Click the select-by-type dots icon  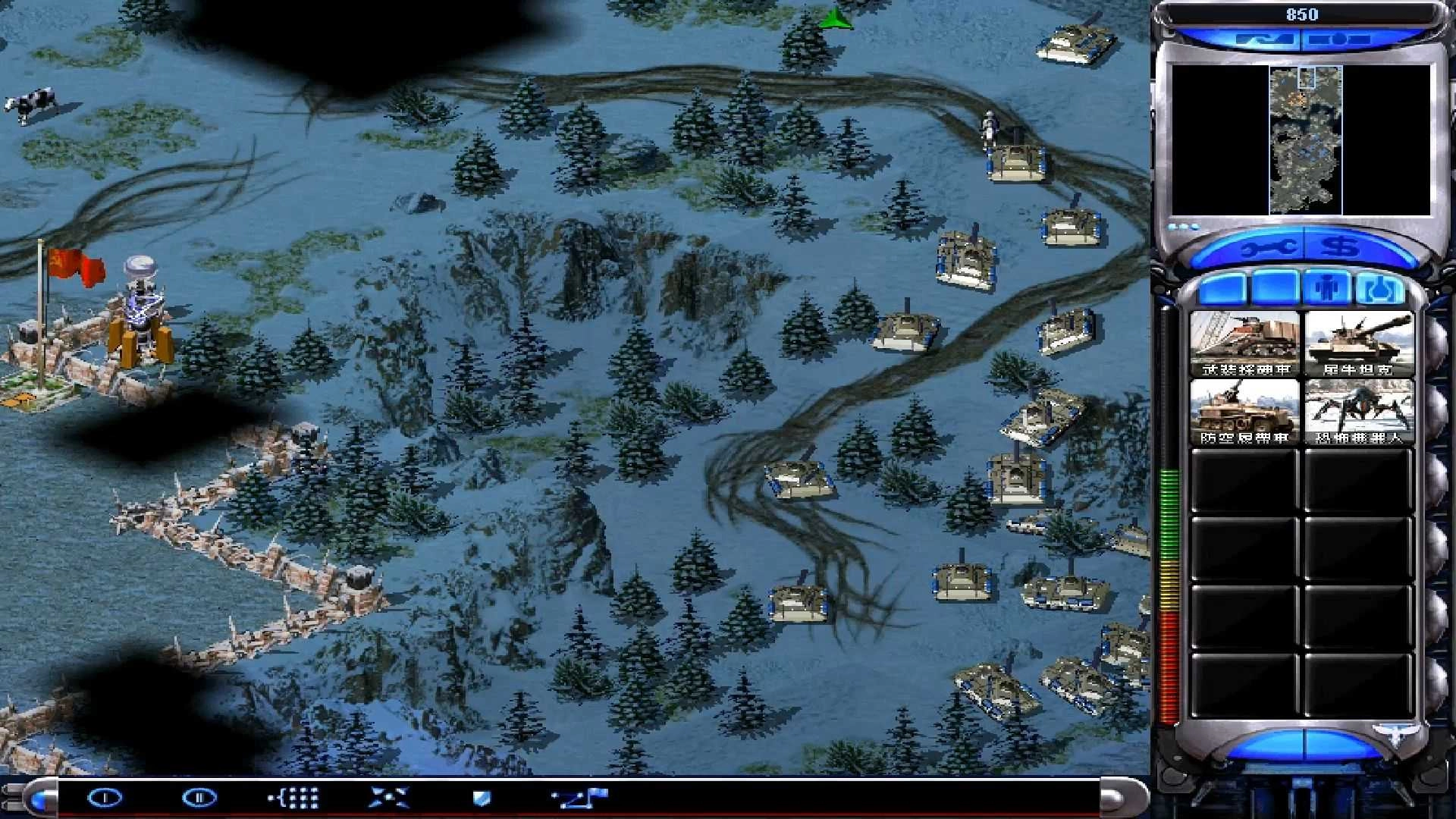click(x=294, y=798)
